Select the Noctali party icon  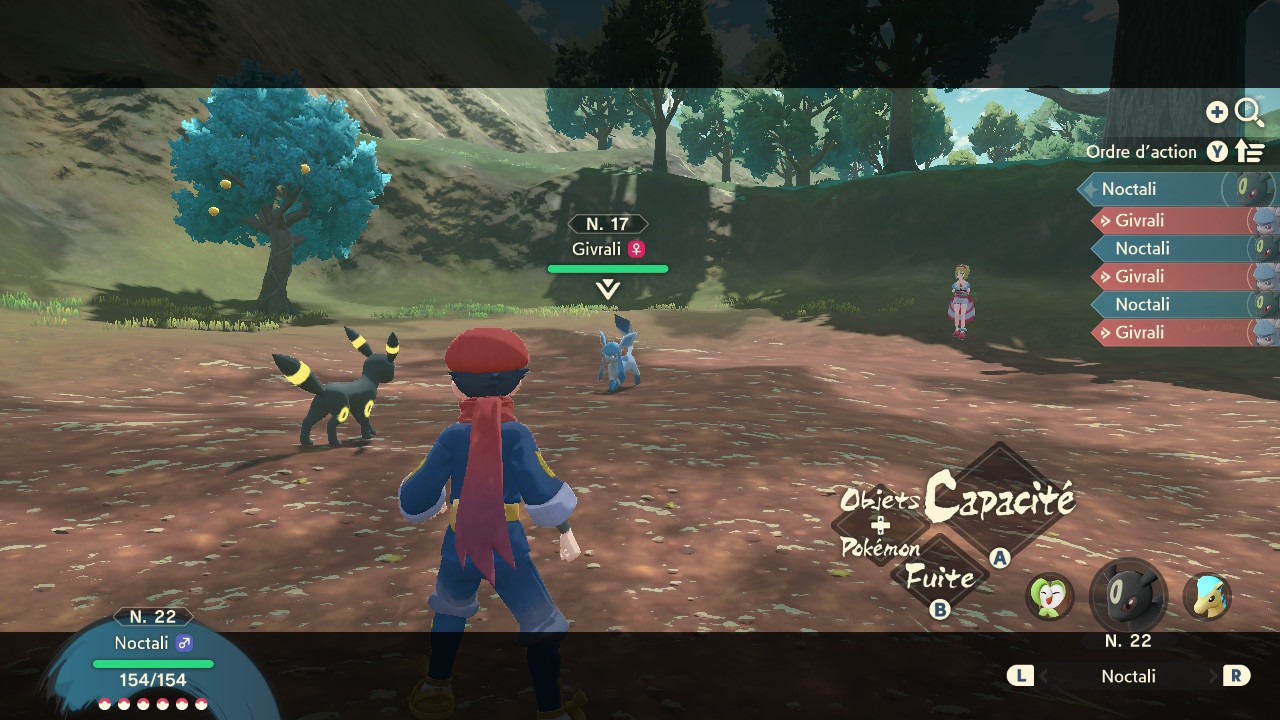tap(1128, 597)
